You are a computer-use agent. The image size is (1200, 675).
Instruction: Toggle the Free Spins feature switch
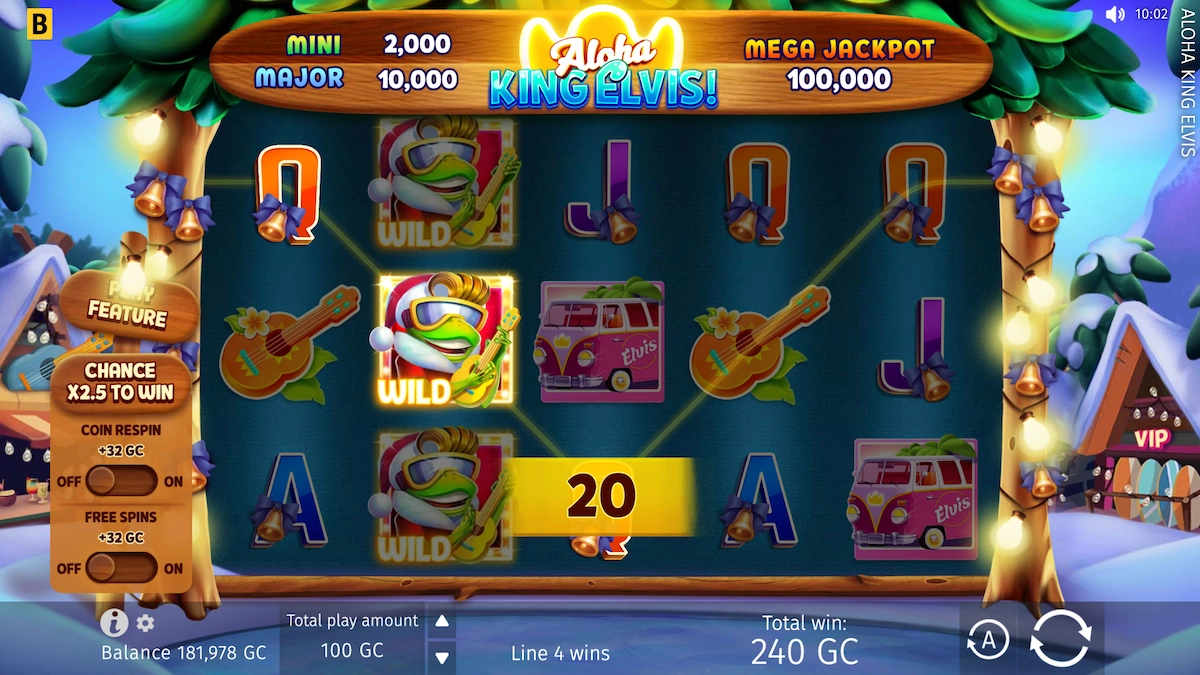(x=121, y=568)
